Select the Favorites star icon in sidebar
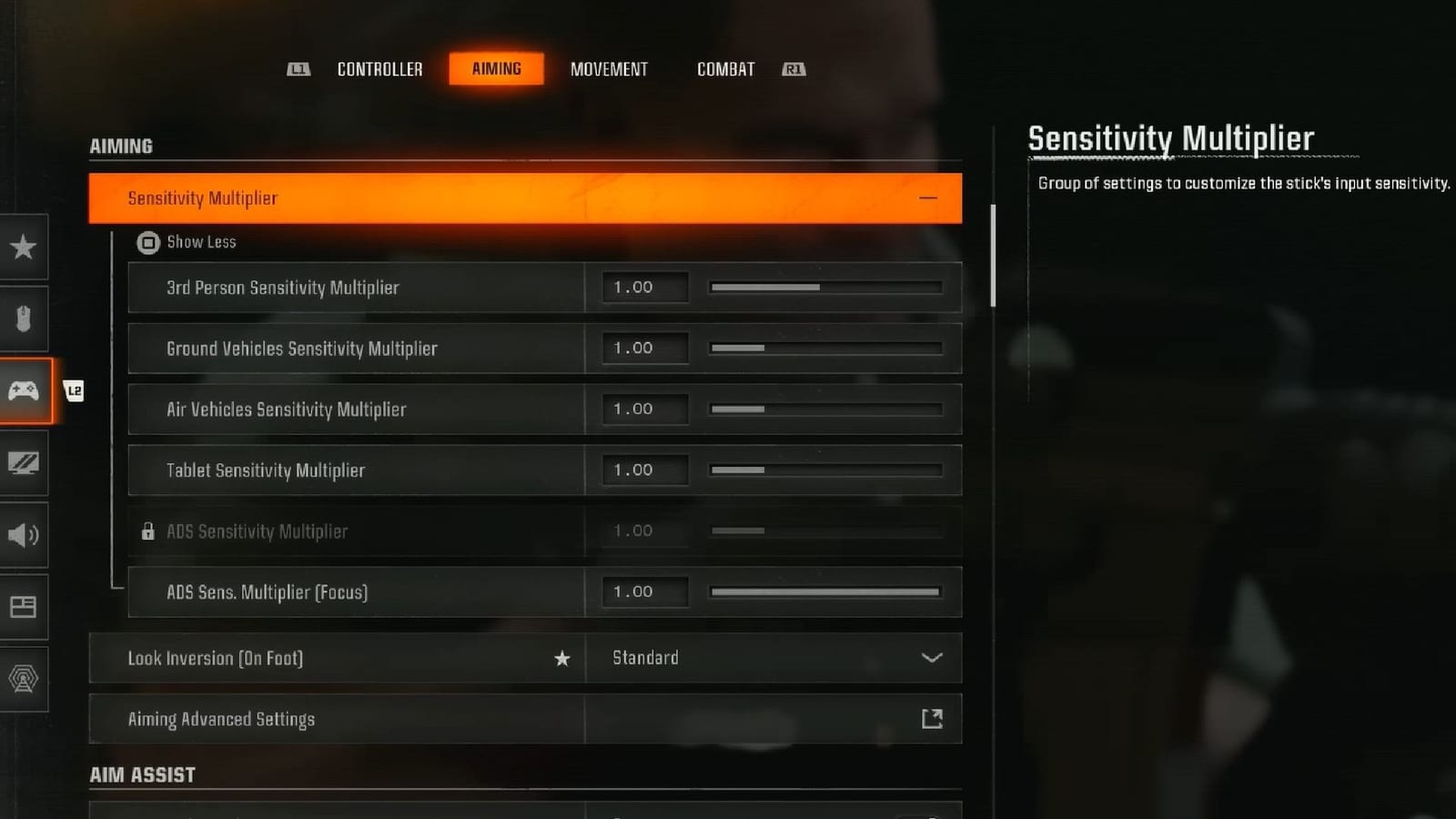Image resolution: width=1456 pixels, height=819 pixels. pyautogui.click(x=24, y=247)
